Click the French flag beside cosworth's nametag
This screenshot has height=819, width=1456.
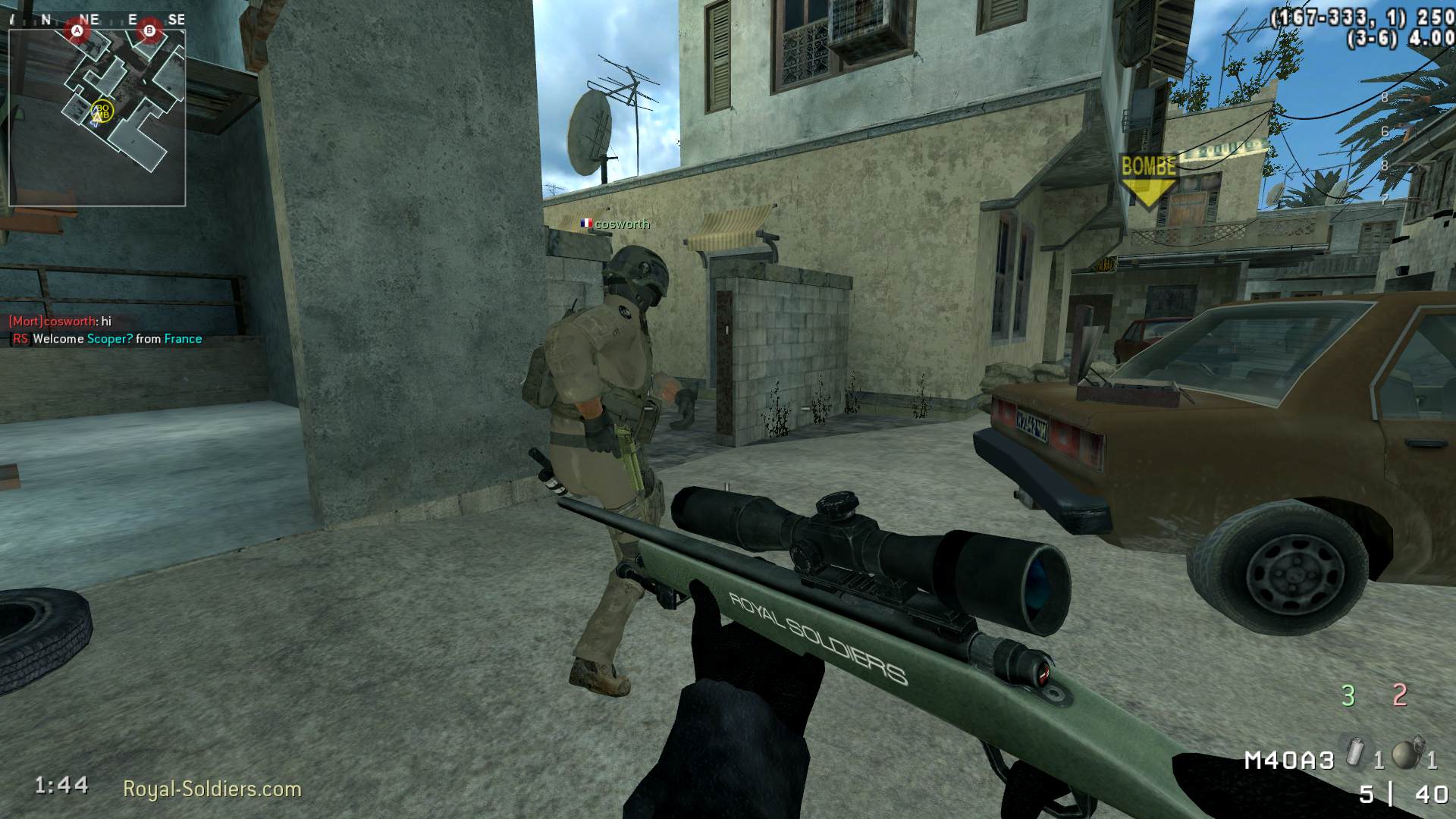click(x=585, y=224)
